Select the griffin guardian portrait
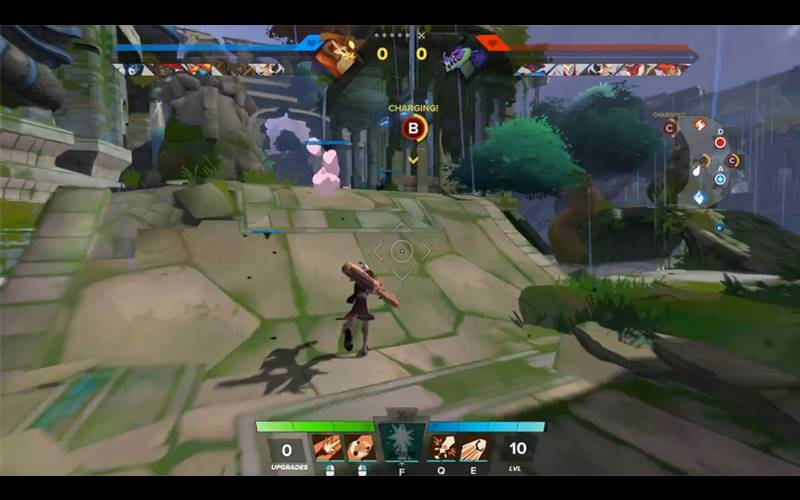This screenshot has height=500, width=800. [x=336, y=54]
